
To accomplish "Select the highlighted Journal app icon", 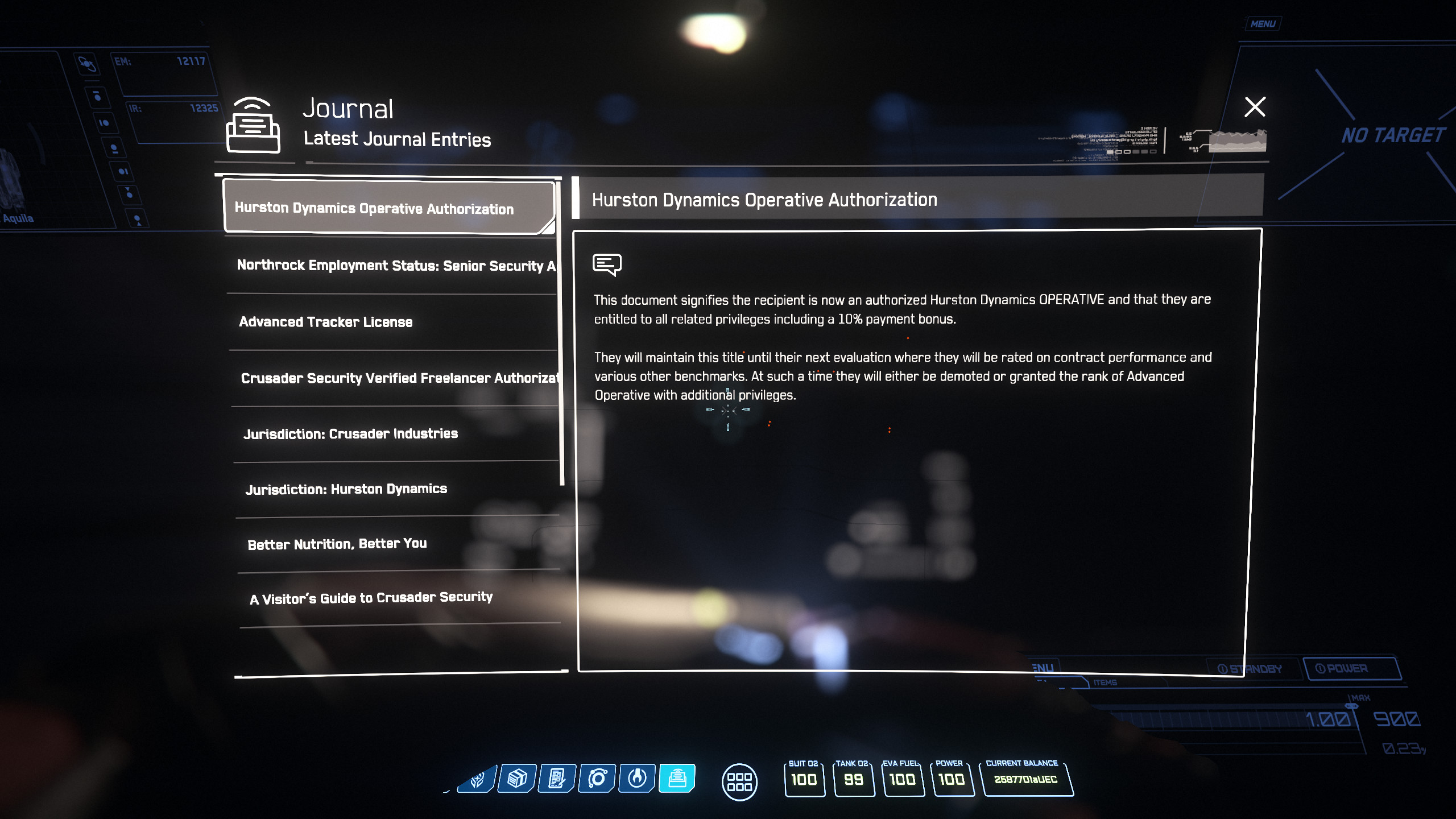I will pos(677,778).
